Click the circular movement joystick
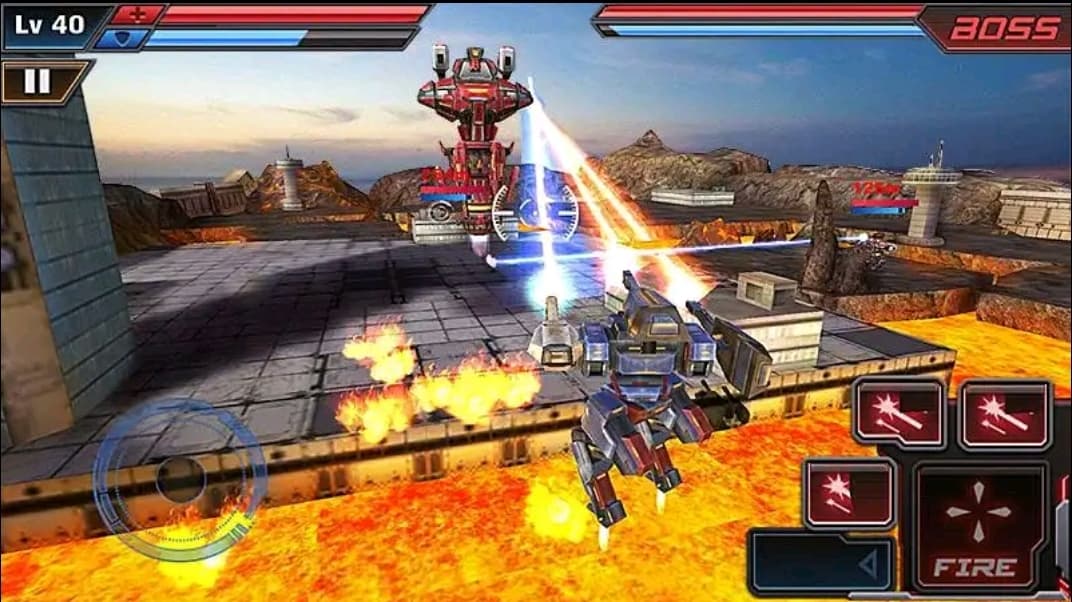Viewport: 1072px width, 602px height. (180, 480)
